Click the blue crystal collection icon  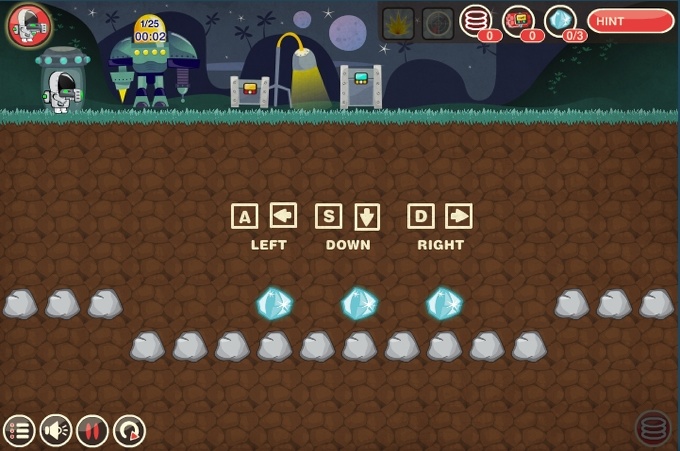click(x=560, y=21)
